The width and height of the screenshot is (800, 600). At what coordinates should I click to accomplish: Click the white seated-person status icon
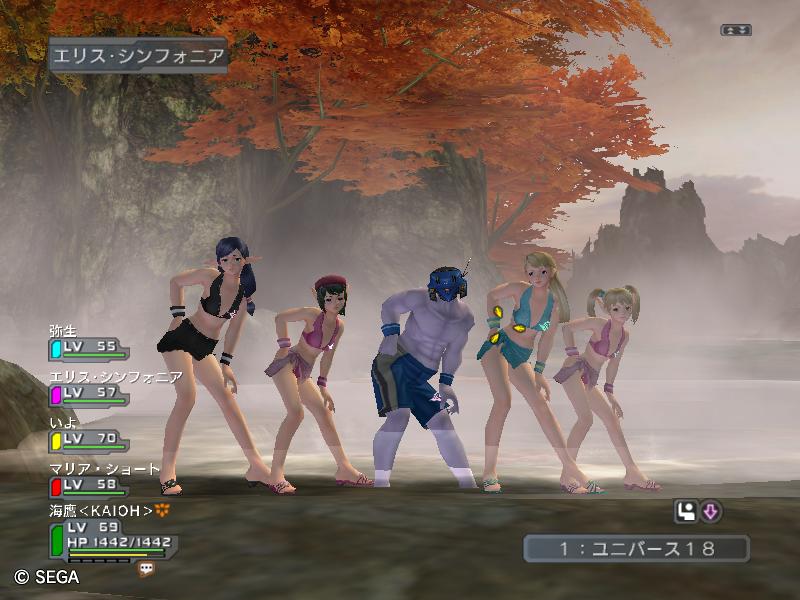point(686,512)
